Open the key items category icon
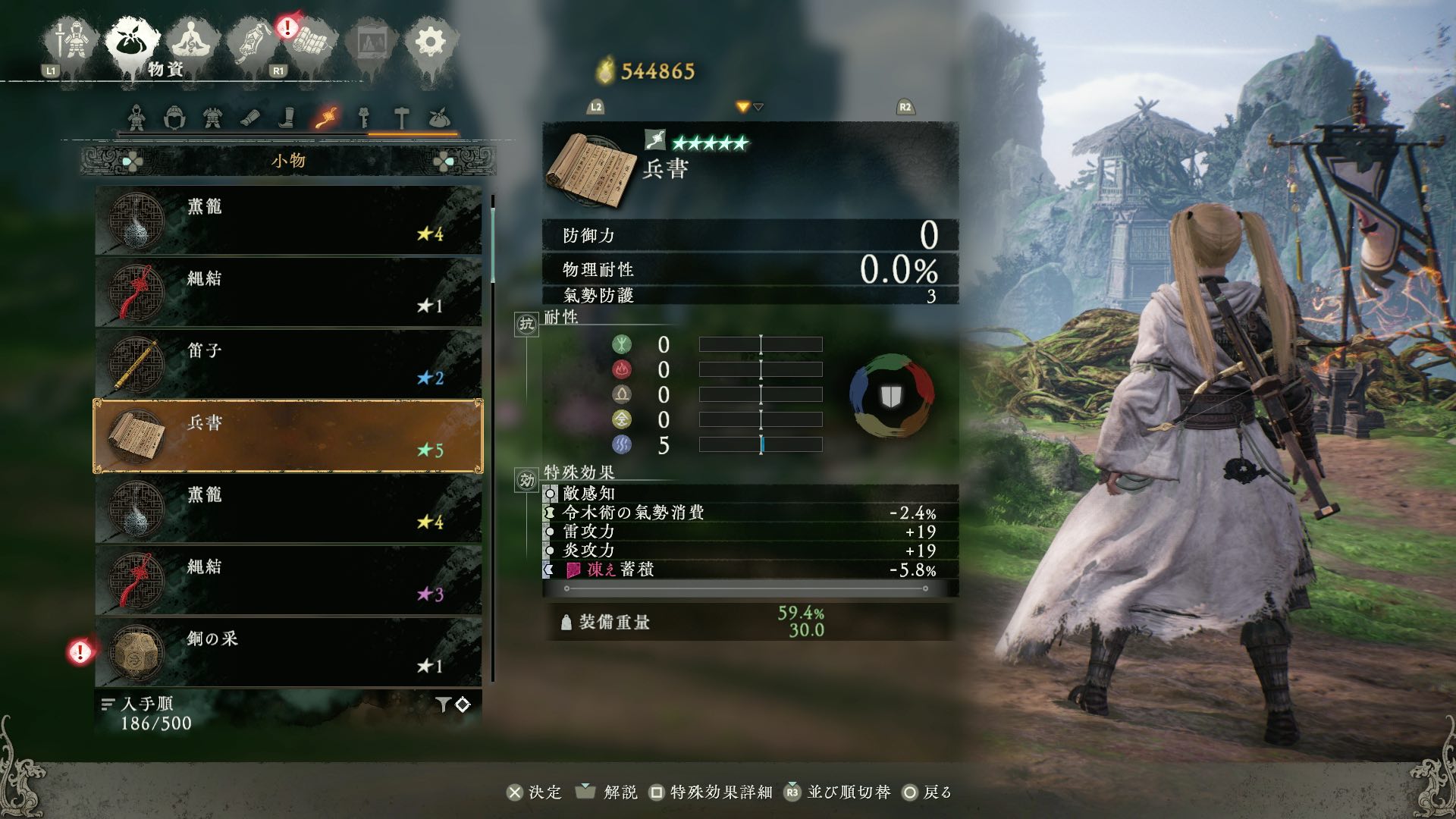The width and height of the screenshot is (1456, 819). [364, 118]
